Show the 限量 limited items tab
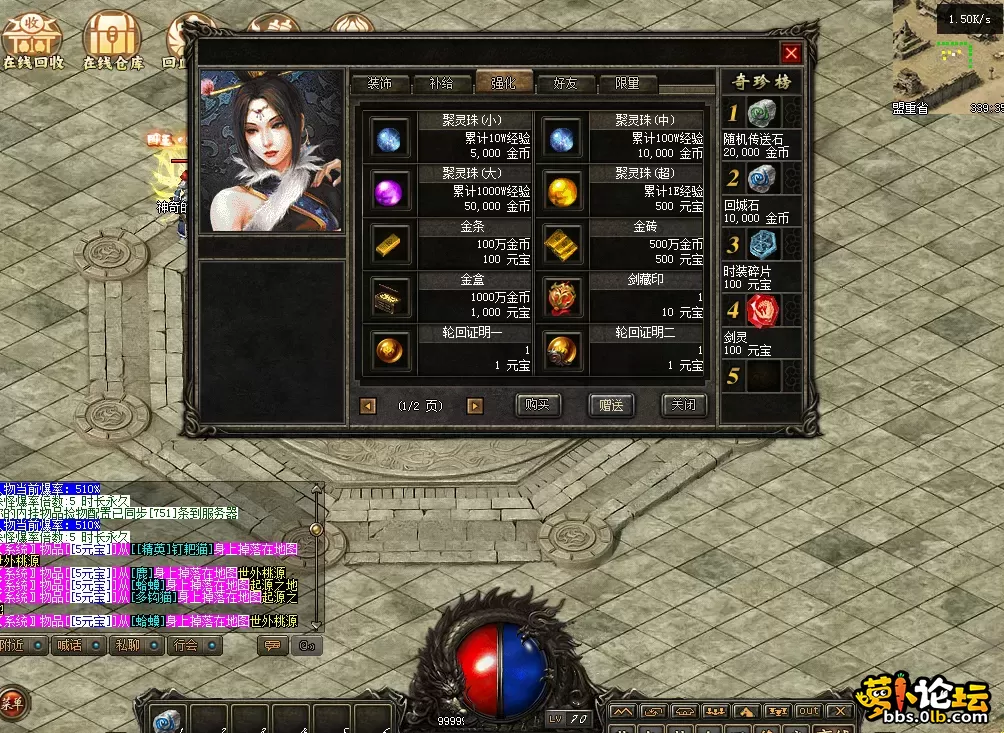The width and height of the screenshot is (1004, 733). point(627,84)
